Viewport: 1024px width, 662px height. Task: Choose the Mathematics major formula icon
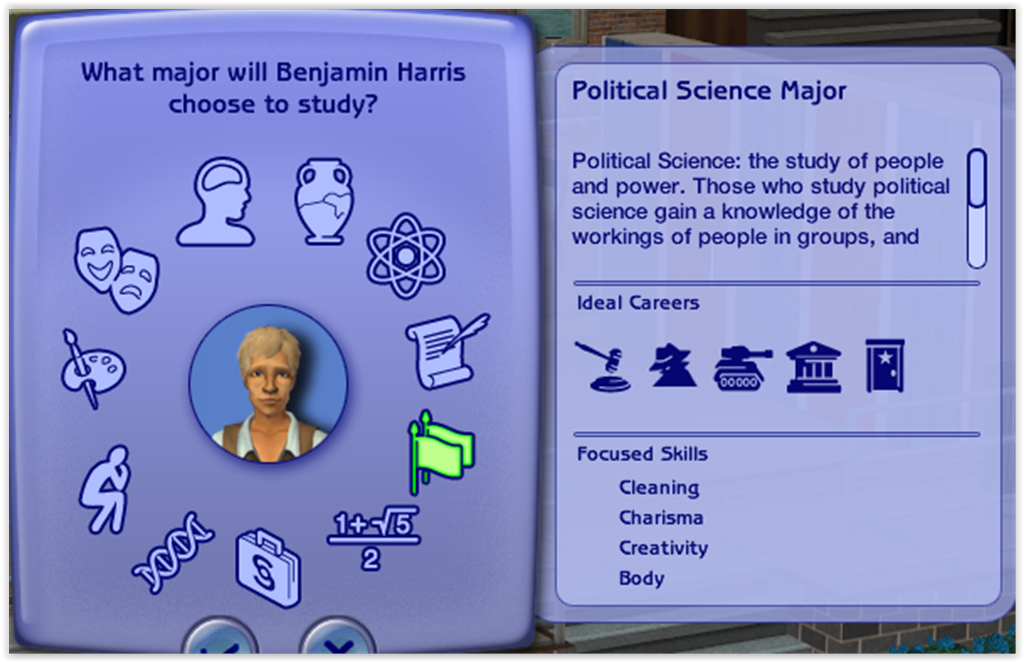372,540
